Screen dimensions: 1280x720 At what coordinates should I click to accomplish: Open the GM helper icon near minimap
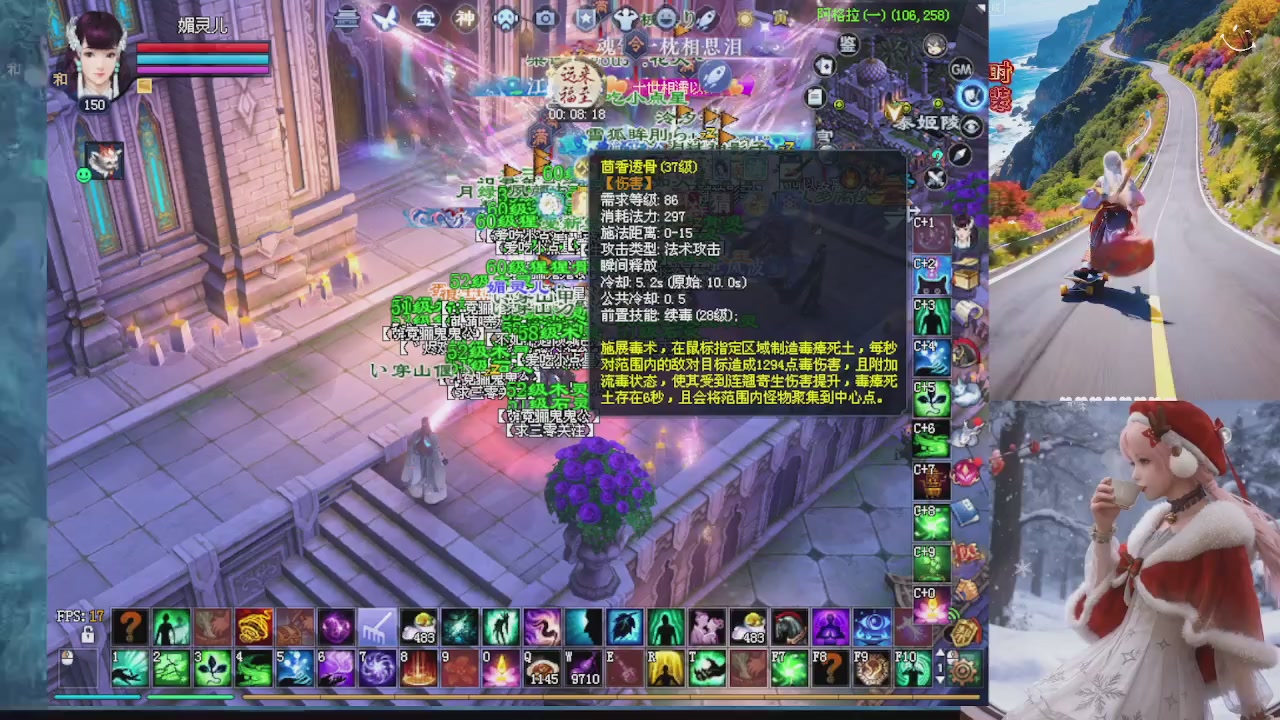(959, 70)
